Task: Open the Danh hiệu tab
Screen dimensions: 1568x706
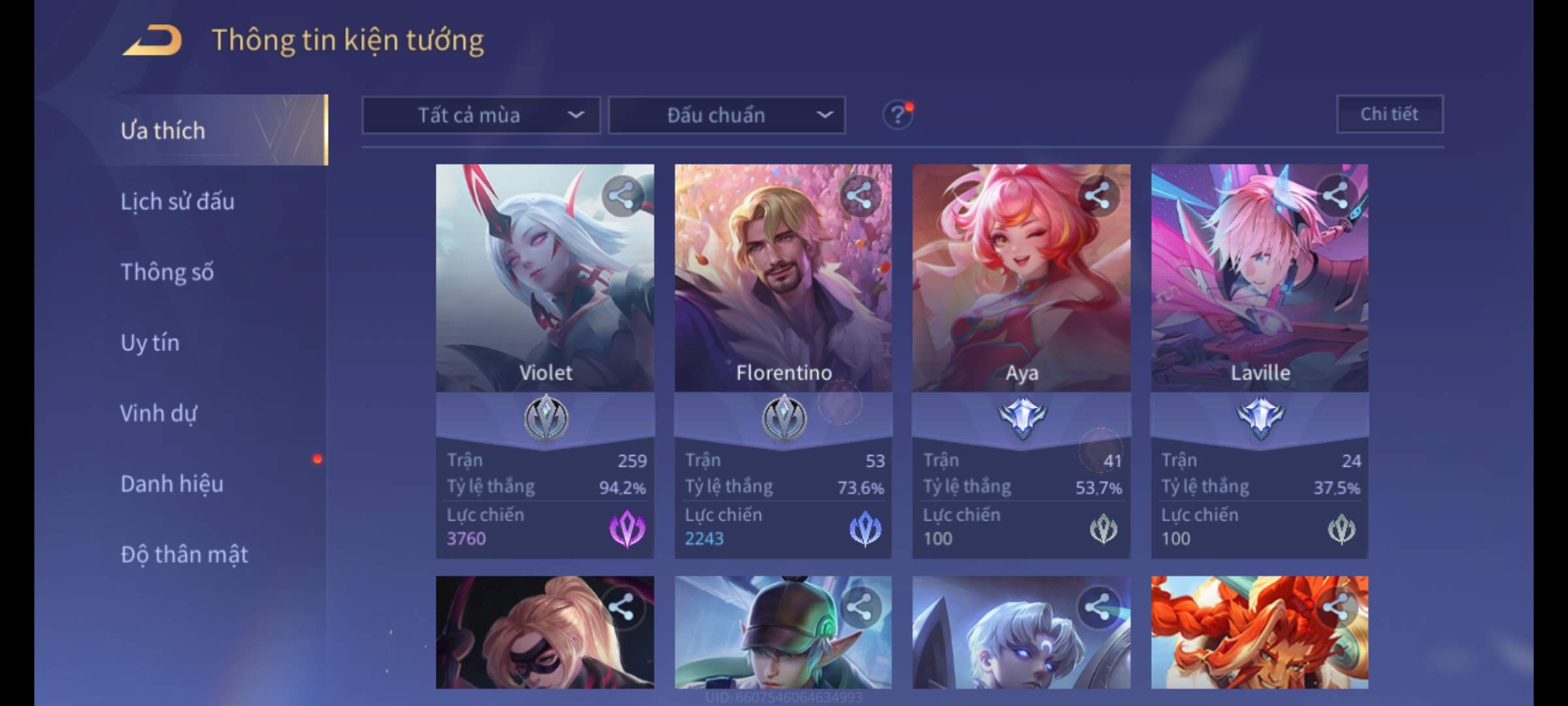Action: (172, 484)
